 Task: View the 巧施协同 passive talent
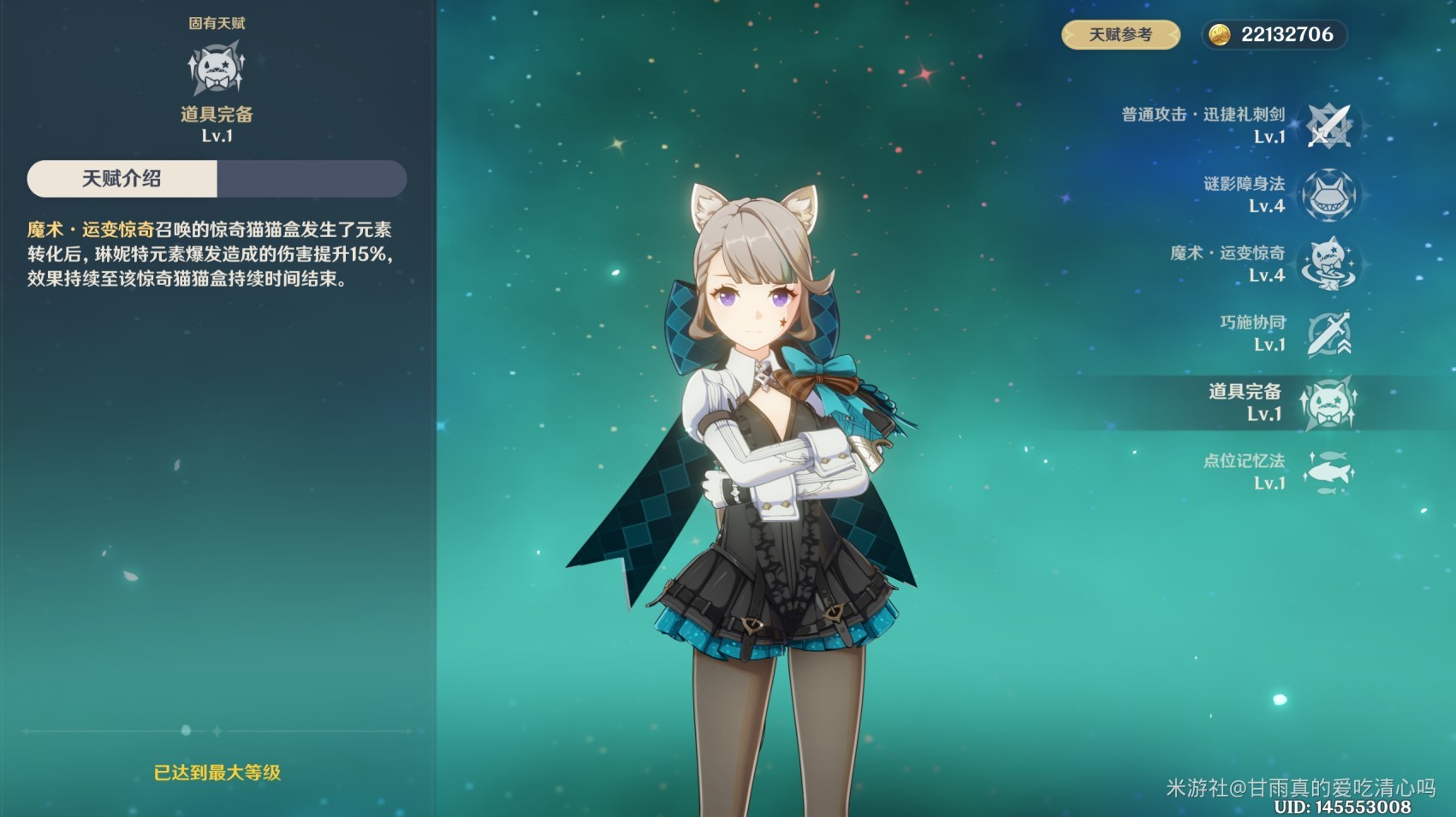tap(1328, 334)
